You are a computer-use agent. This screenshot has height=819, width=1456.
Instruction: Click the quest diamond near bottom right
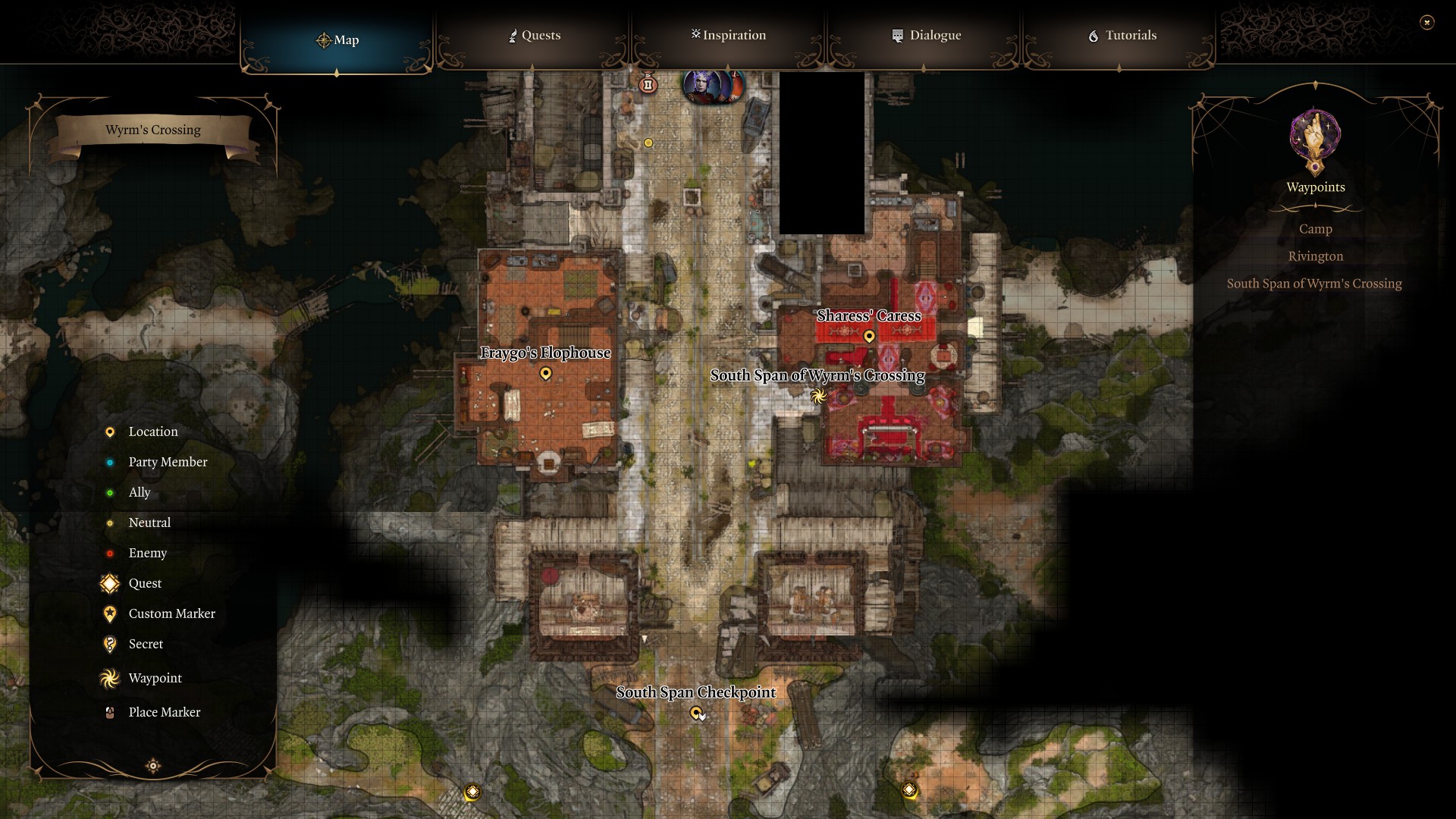click(908, 789)
